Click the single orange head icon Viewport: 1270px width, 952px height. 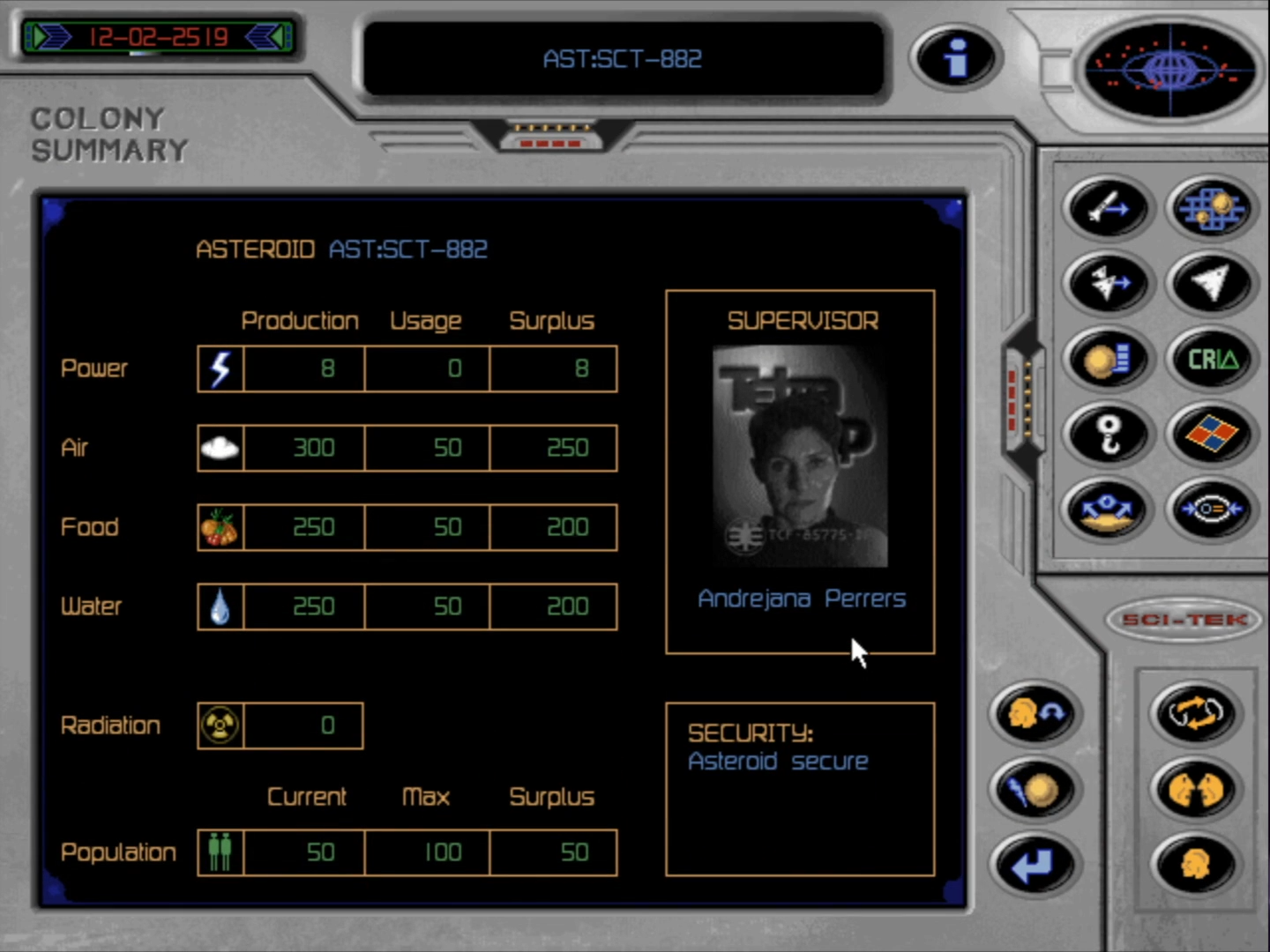(1195, 865)
